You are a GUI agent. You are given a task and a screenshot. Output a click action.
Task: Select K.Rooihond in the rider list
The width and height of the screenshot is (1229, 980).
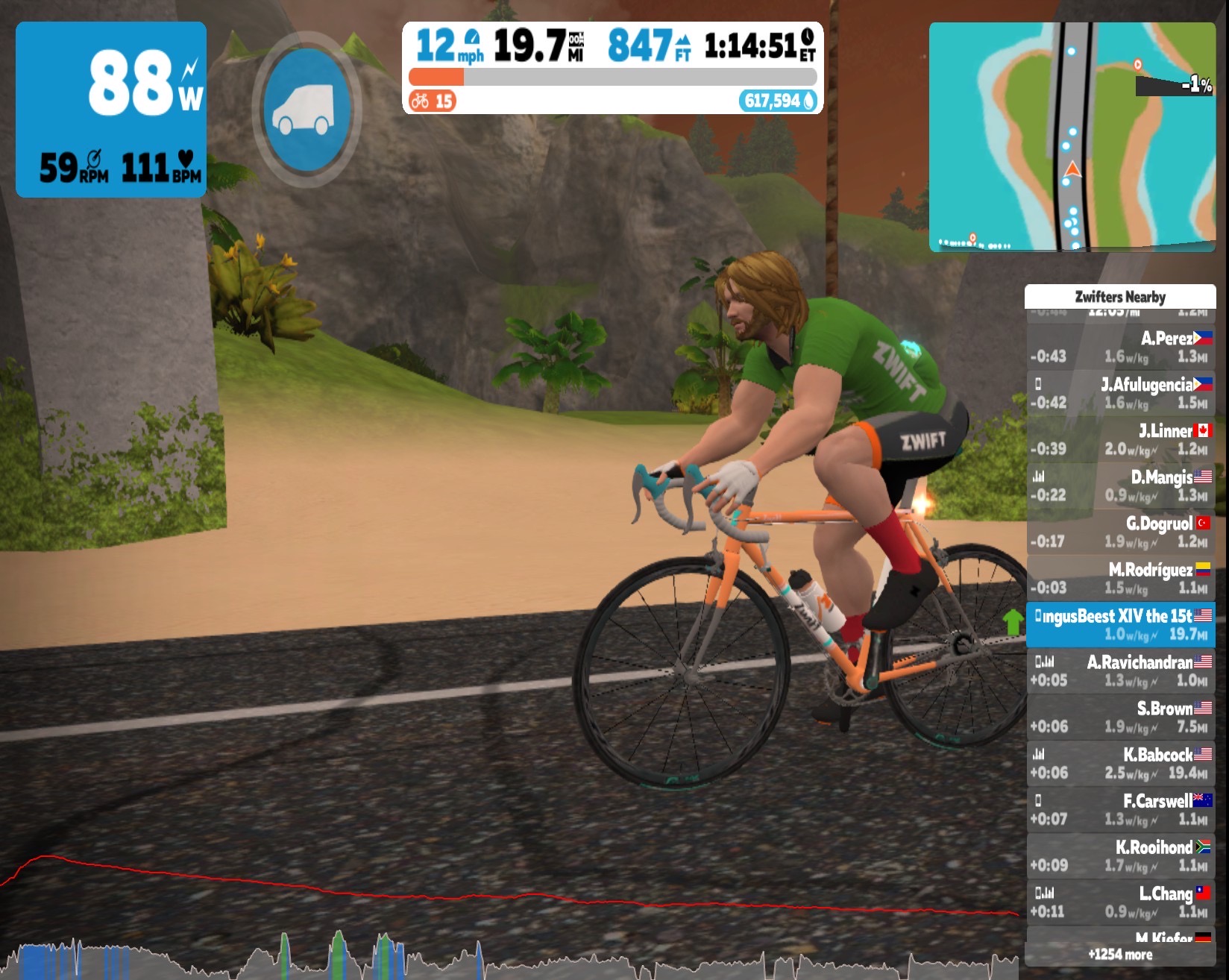[1120, 856]
